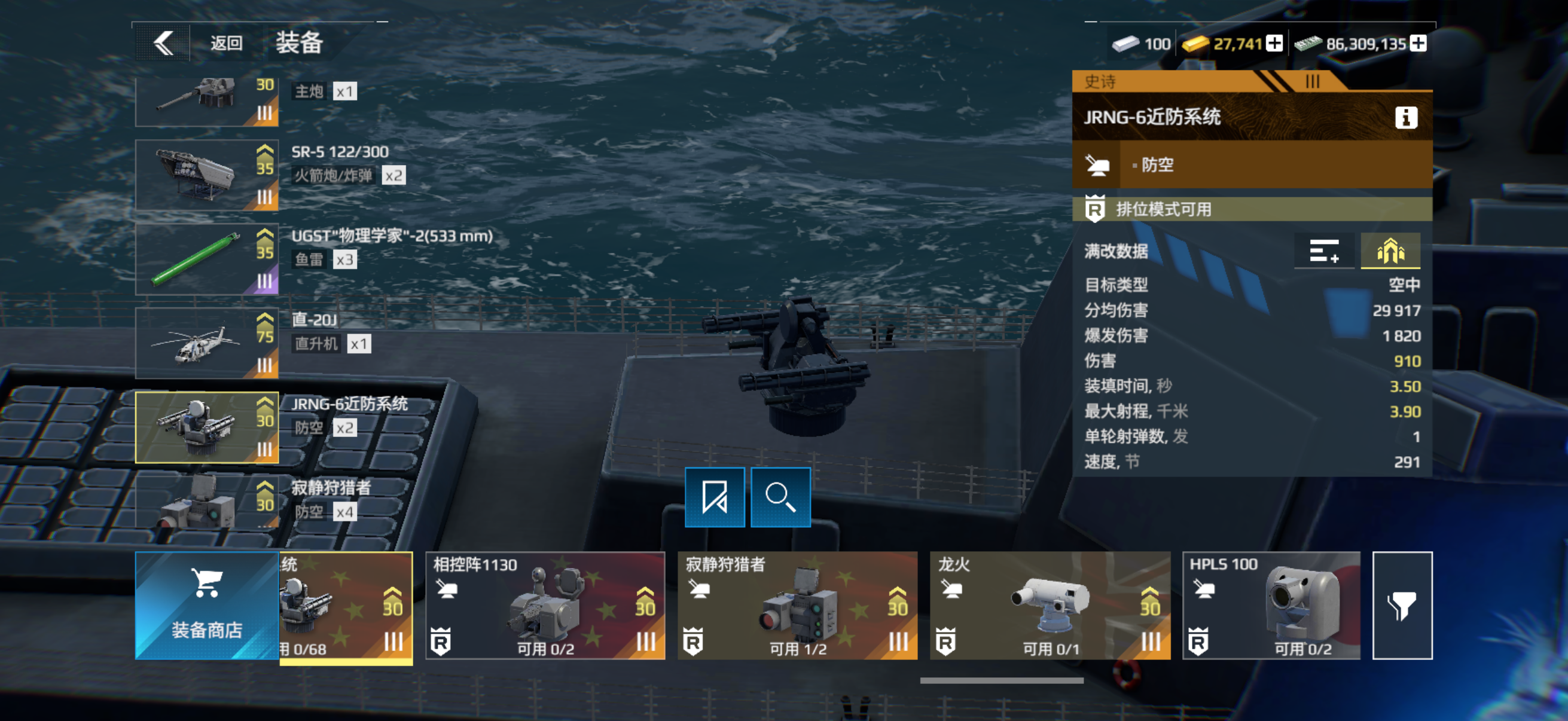Open JRNG-6 info details icon
This screenshot has width=1568, height=721.
tap(1405, 117)
